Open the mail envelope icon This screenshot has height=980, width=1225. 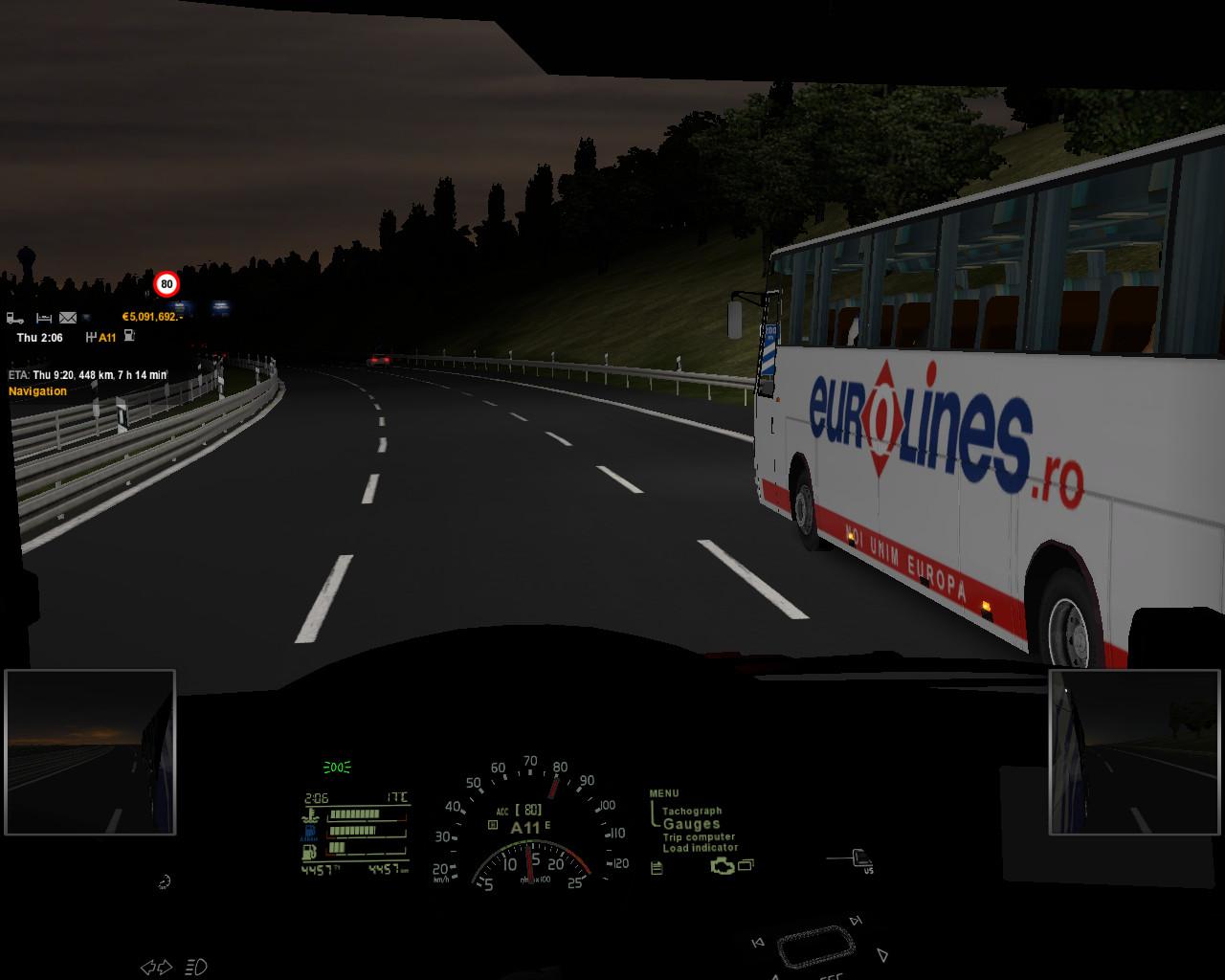[x=68, y=318]
